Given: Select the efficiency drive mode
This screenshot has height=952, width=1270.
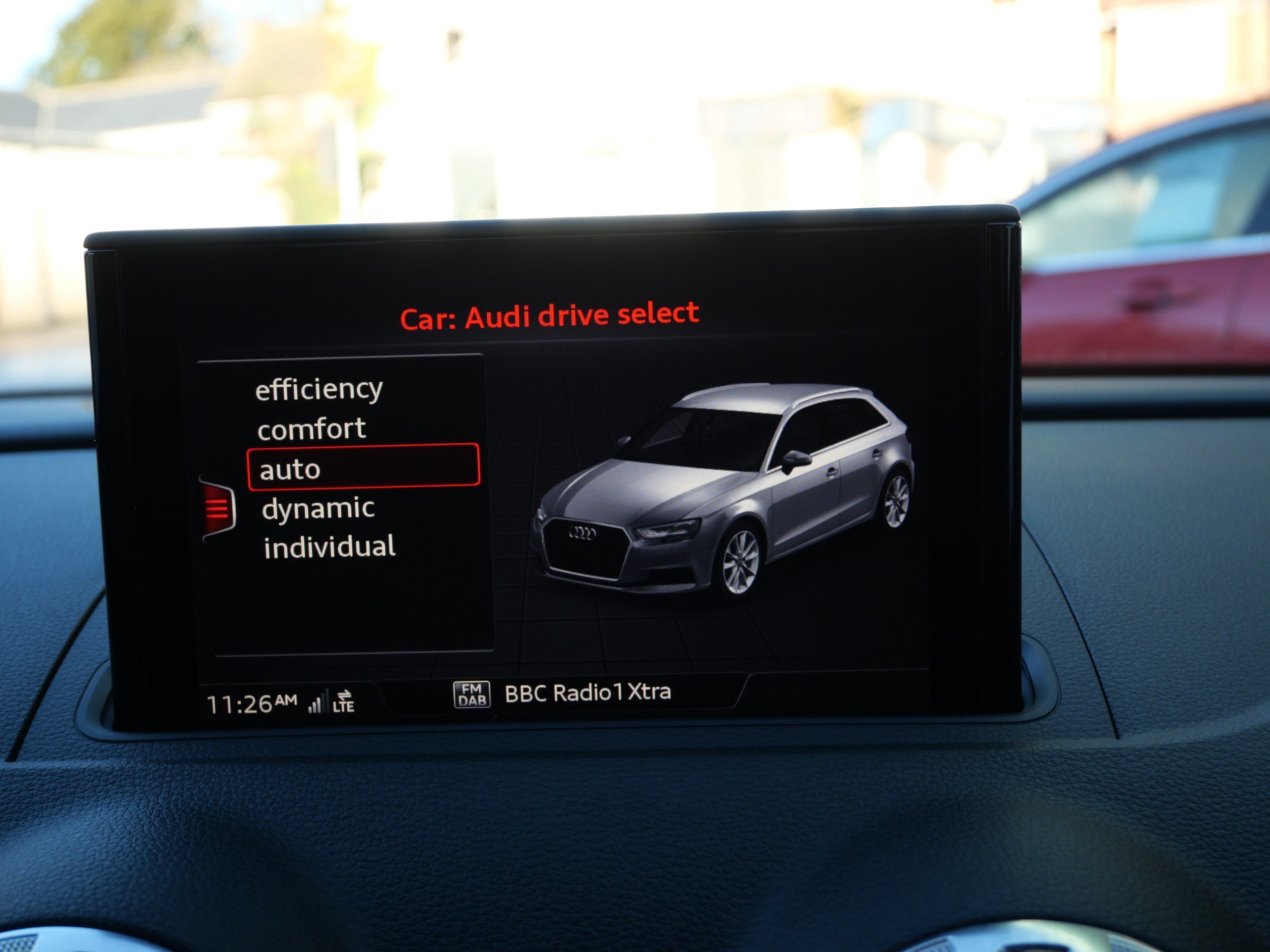Looking at the screenshot, I should tap(318, 390).
